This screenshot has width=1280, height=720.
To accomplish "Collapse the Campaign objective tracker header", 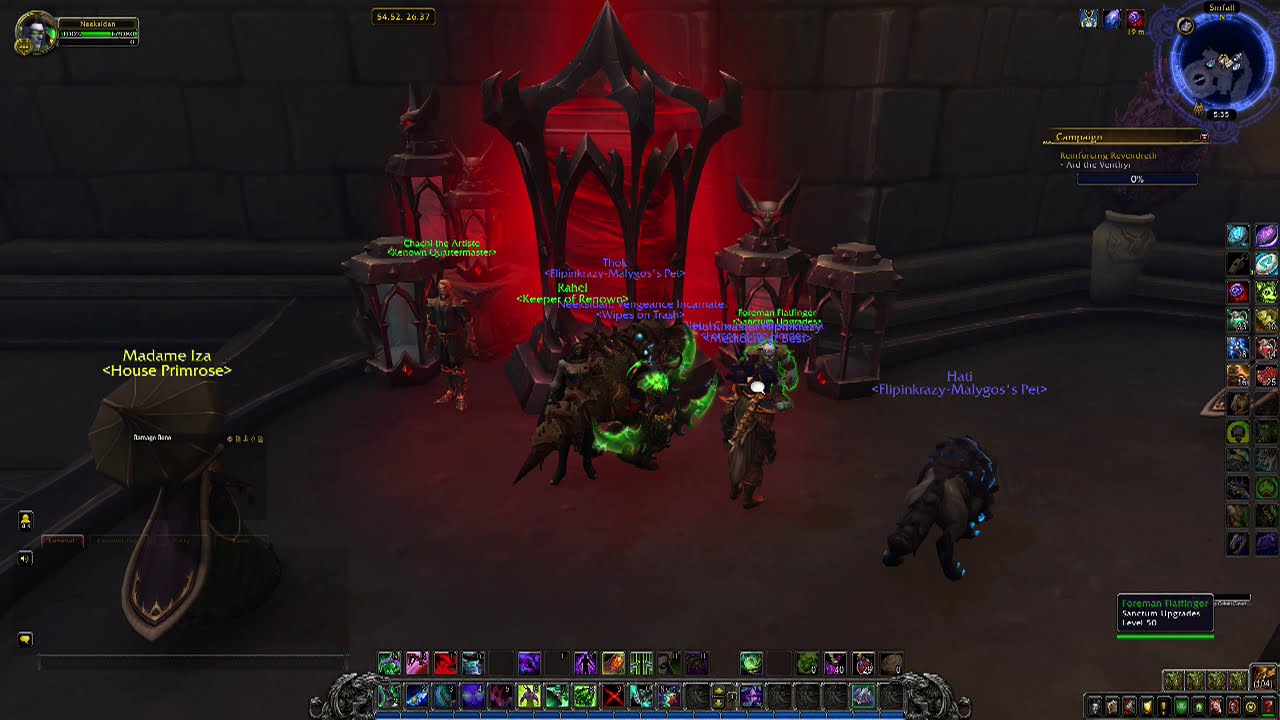I will 1079,138.
